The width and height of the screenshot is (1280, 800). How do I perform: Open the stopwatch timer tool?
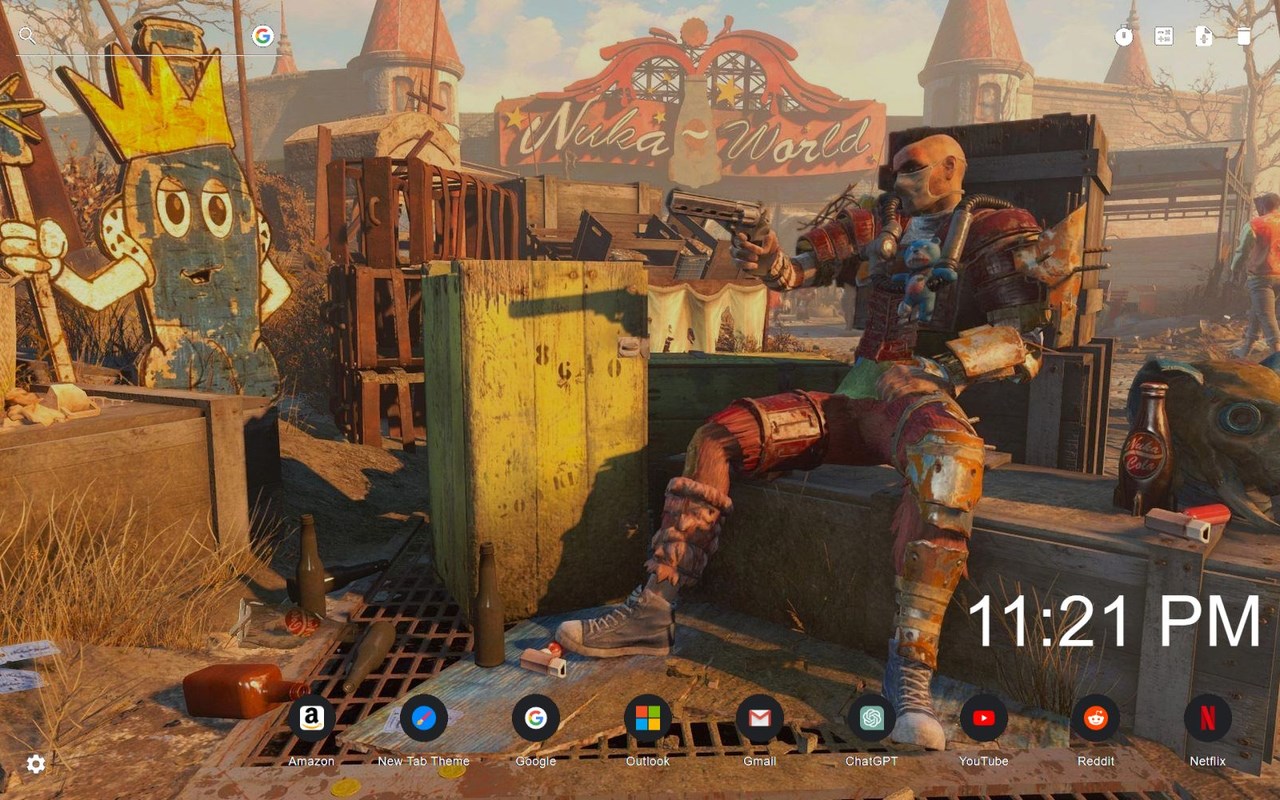(1124, 37)
